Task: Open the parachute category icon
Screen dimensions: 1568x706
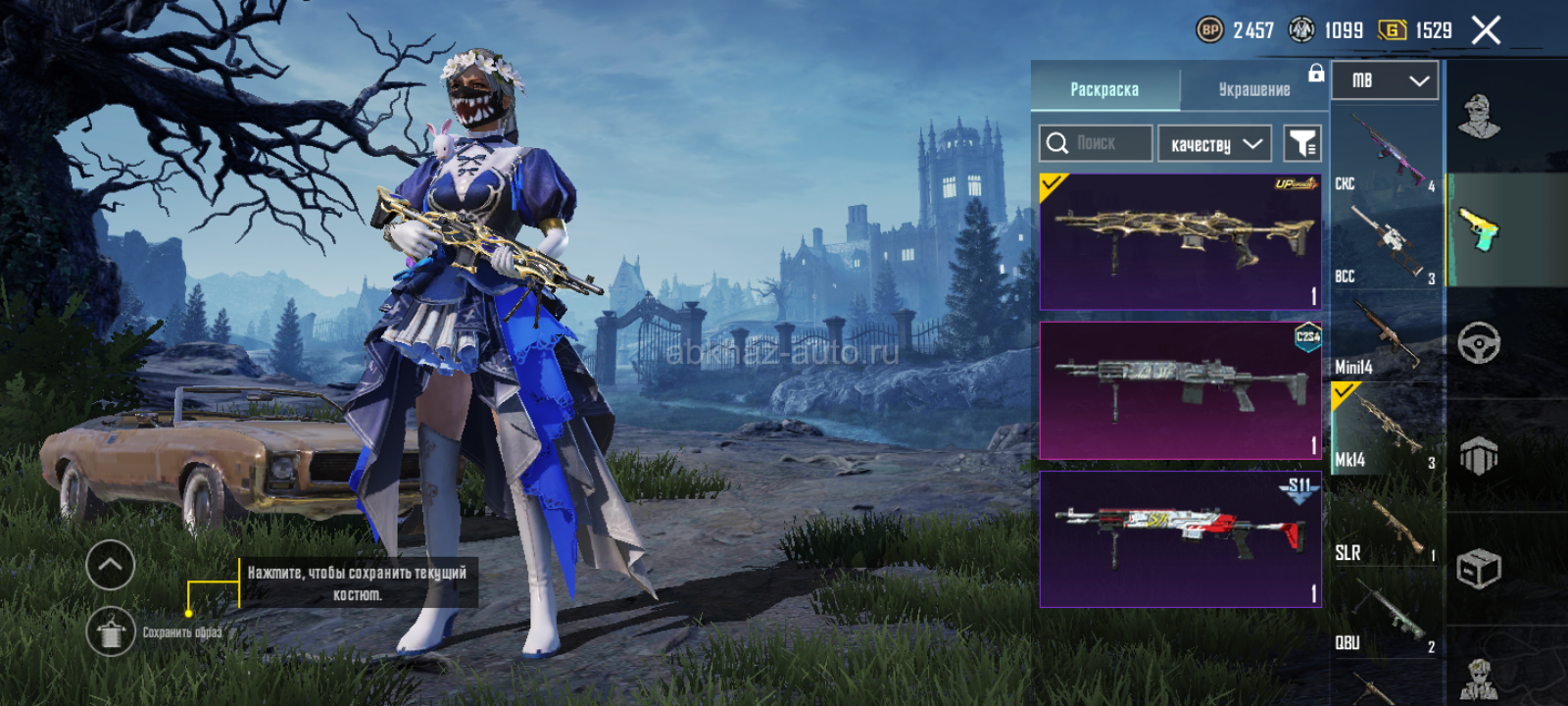Action: click(x=1479, y=456)
